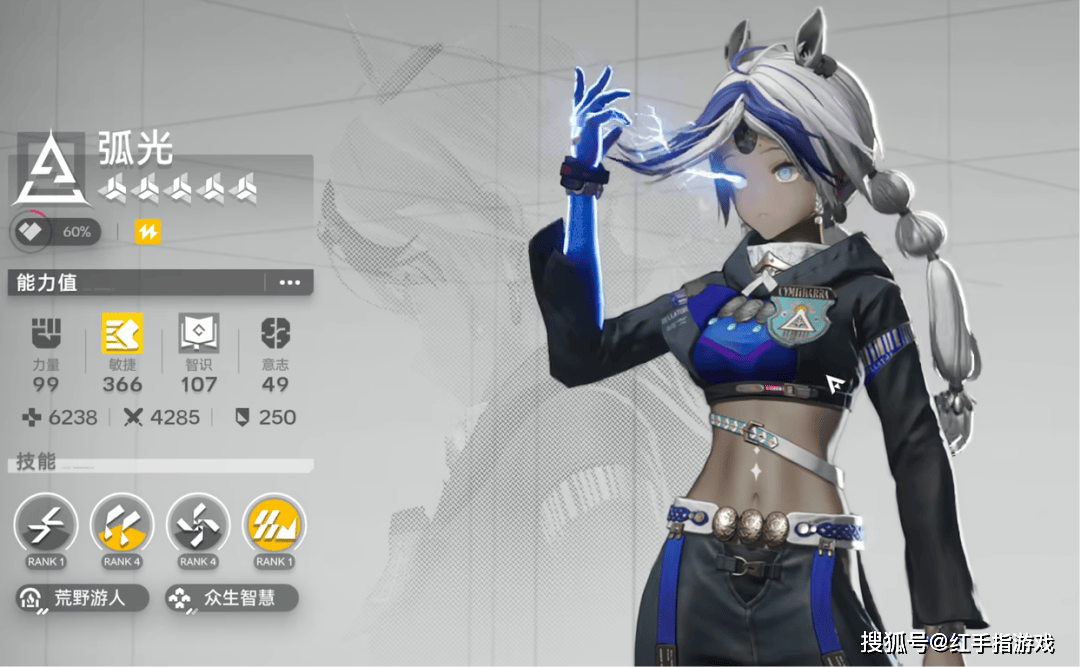This screenshot has width=1080, height=667.
Task: Open the 荒野游人 talent
Action: tap(82, 598)
